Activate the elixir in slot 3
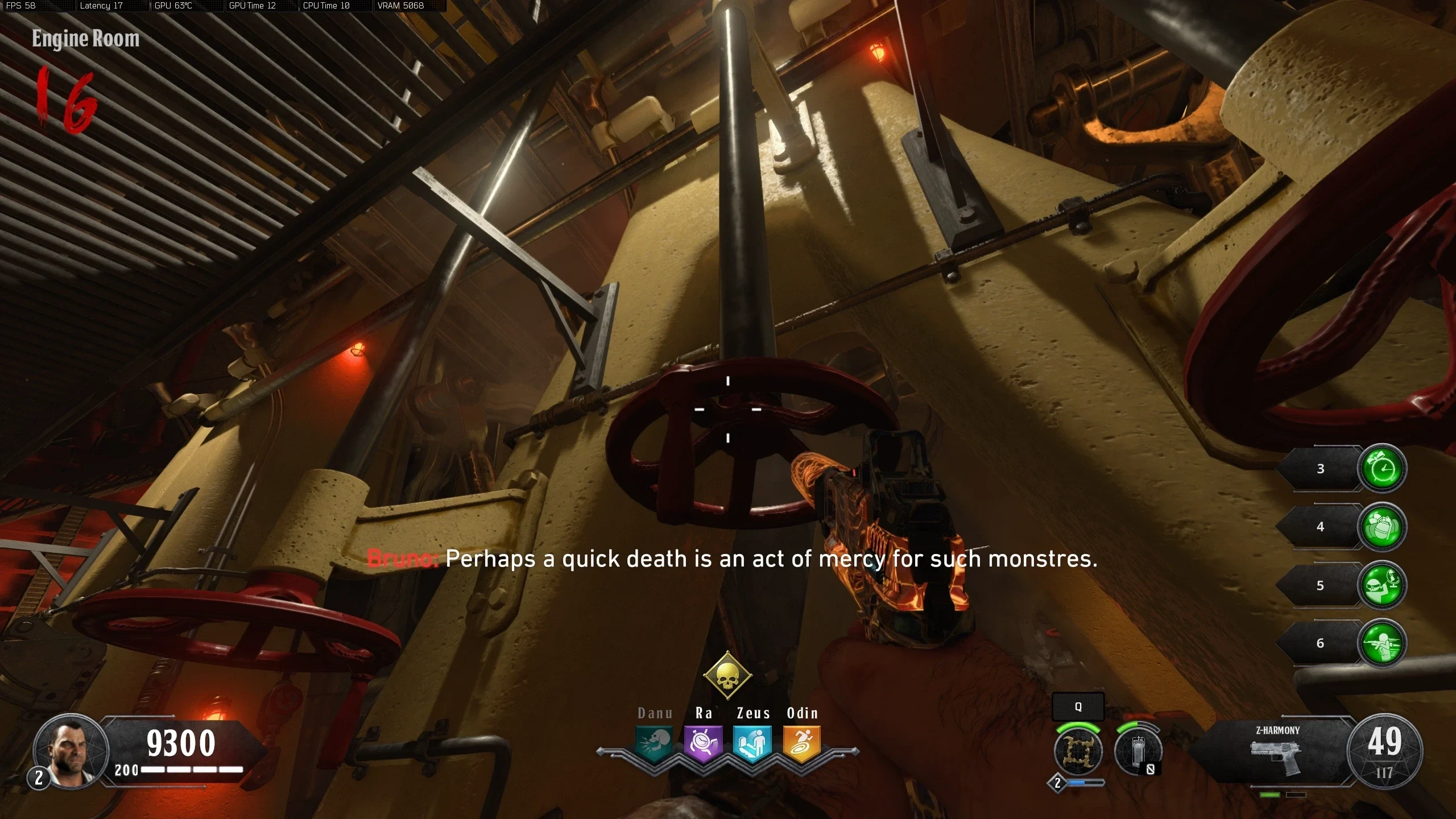1456x819 pixels. tap(1382, 469)
